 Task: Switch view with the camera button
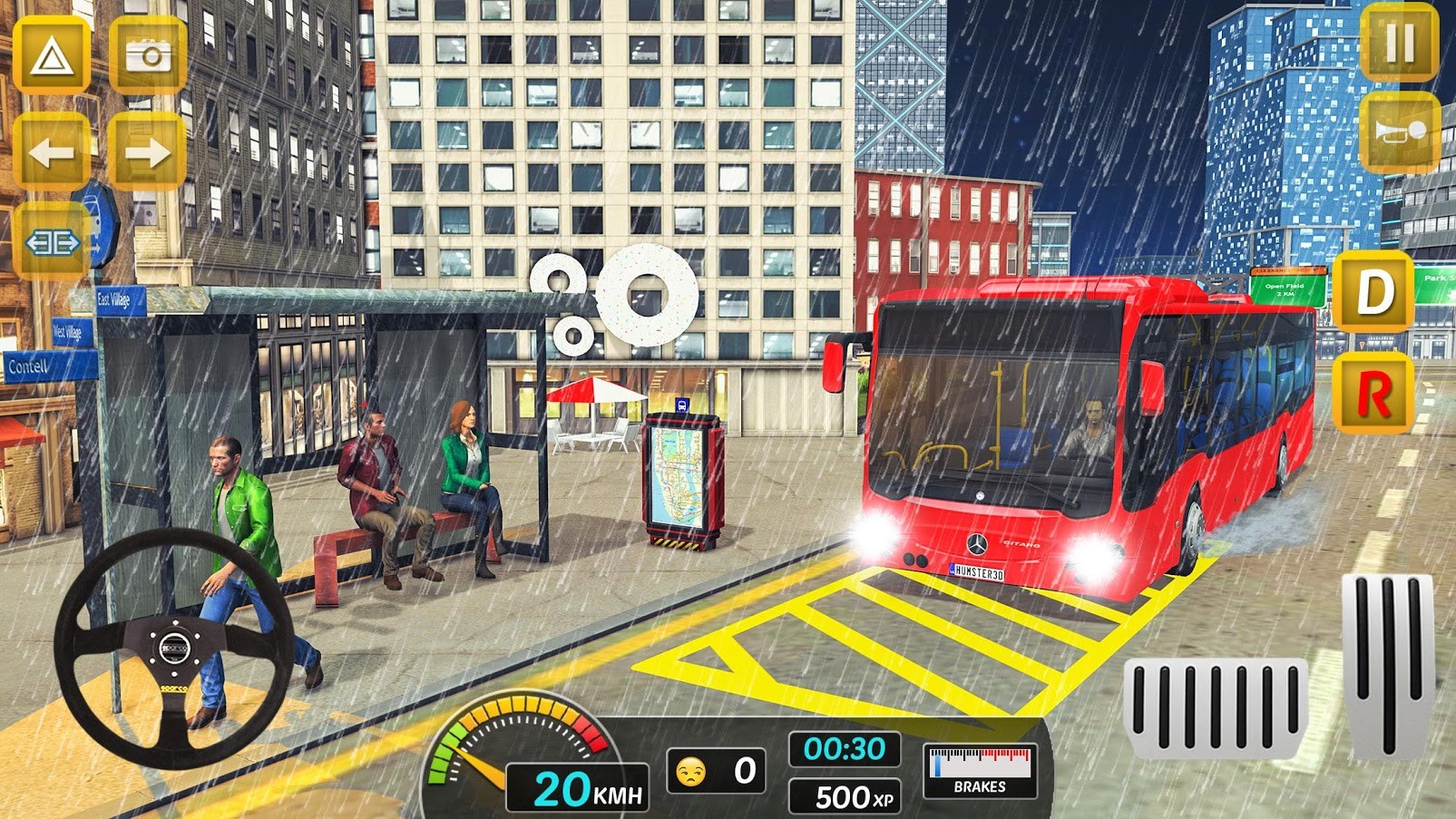(148, 56)
